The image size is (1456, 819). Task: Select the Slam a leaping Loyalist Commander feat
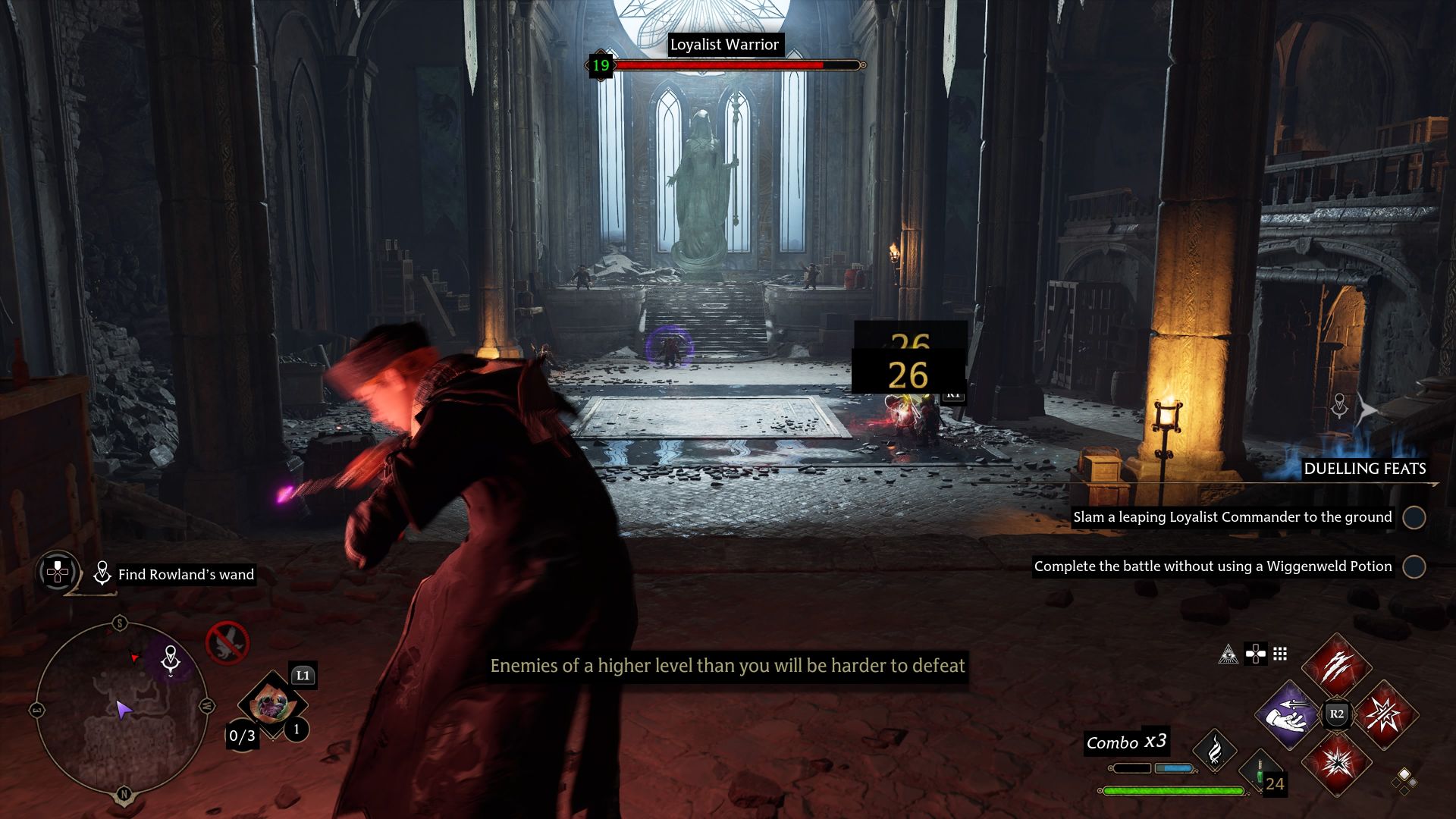click(x=1232, y=517)
